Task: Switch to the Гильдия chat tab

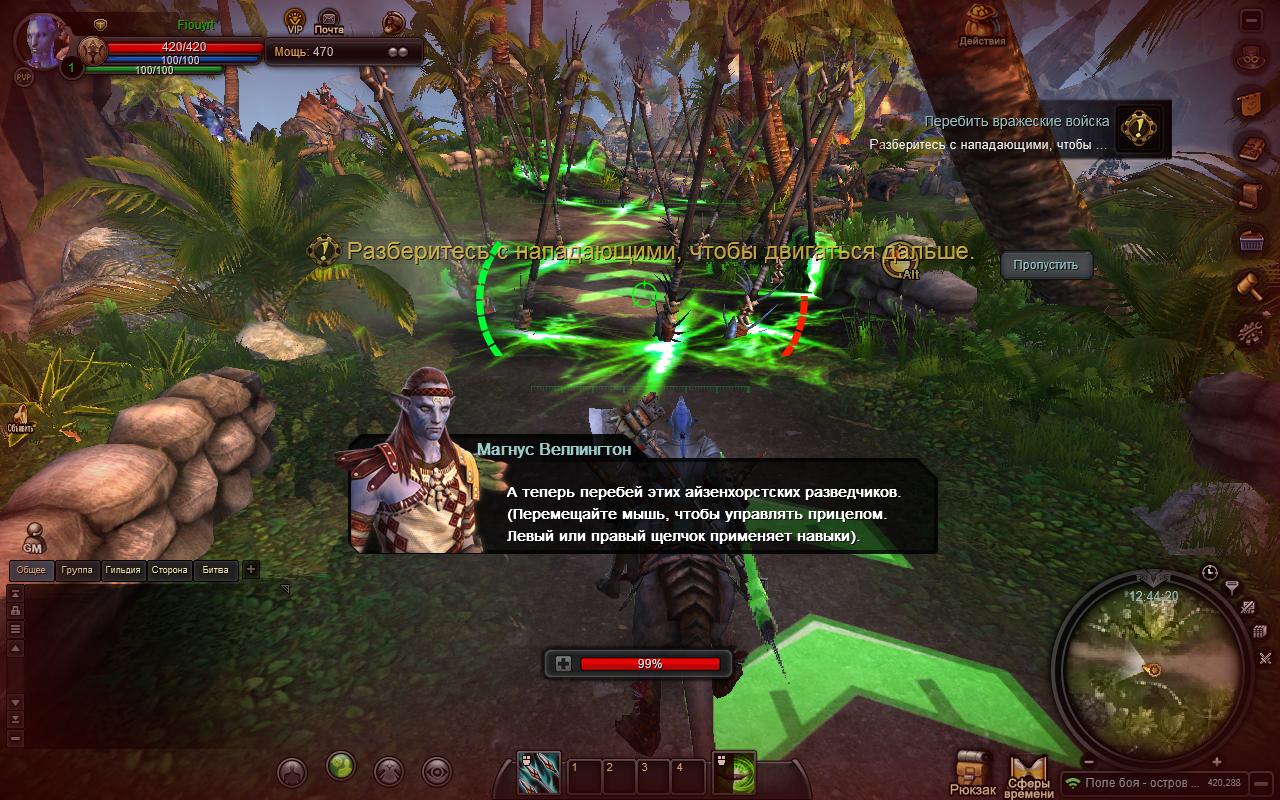Action: pos(122,570)
